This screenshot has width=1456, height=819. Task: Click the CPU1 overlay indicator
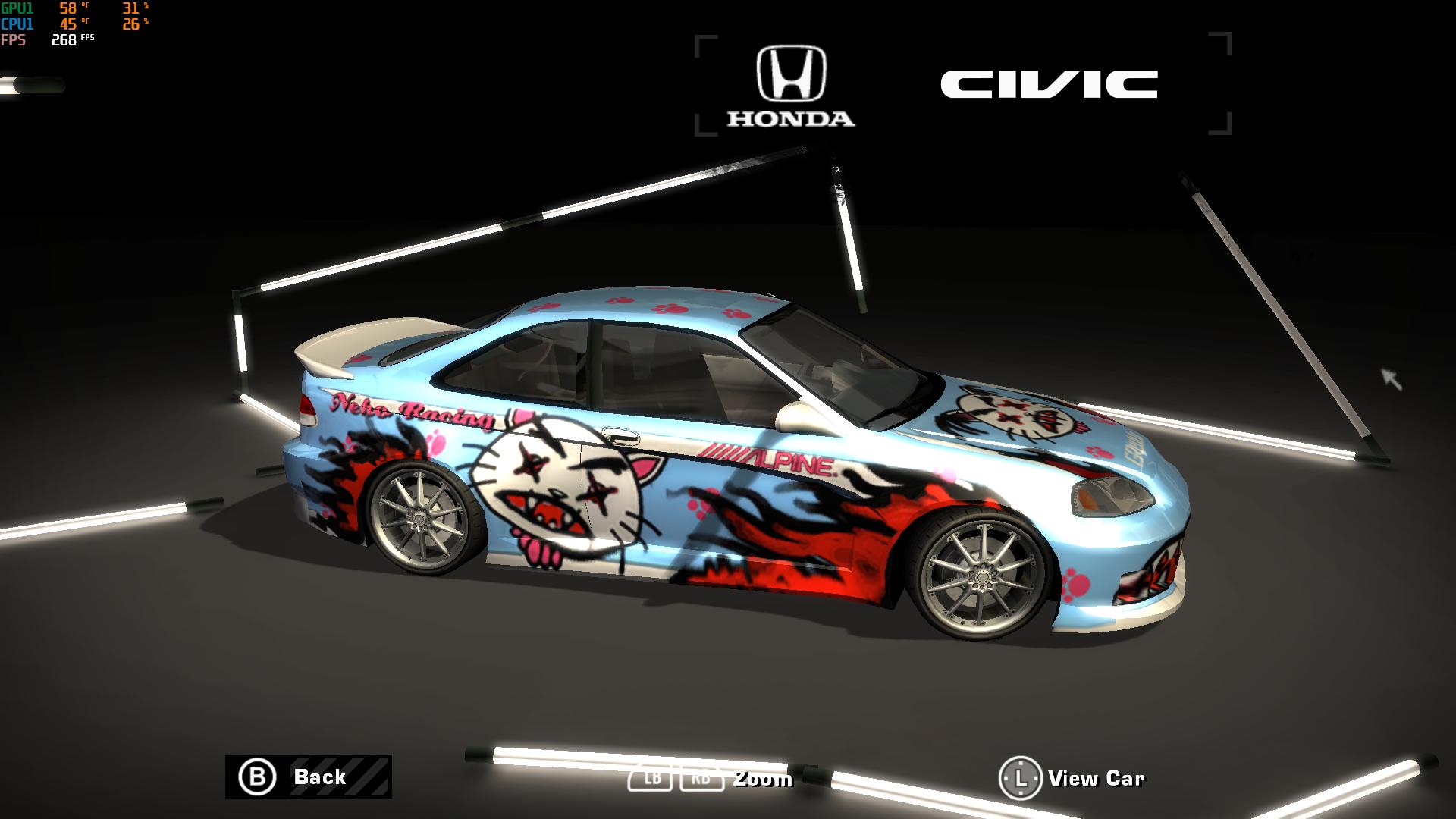[17, 24]
